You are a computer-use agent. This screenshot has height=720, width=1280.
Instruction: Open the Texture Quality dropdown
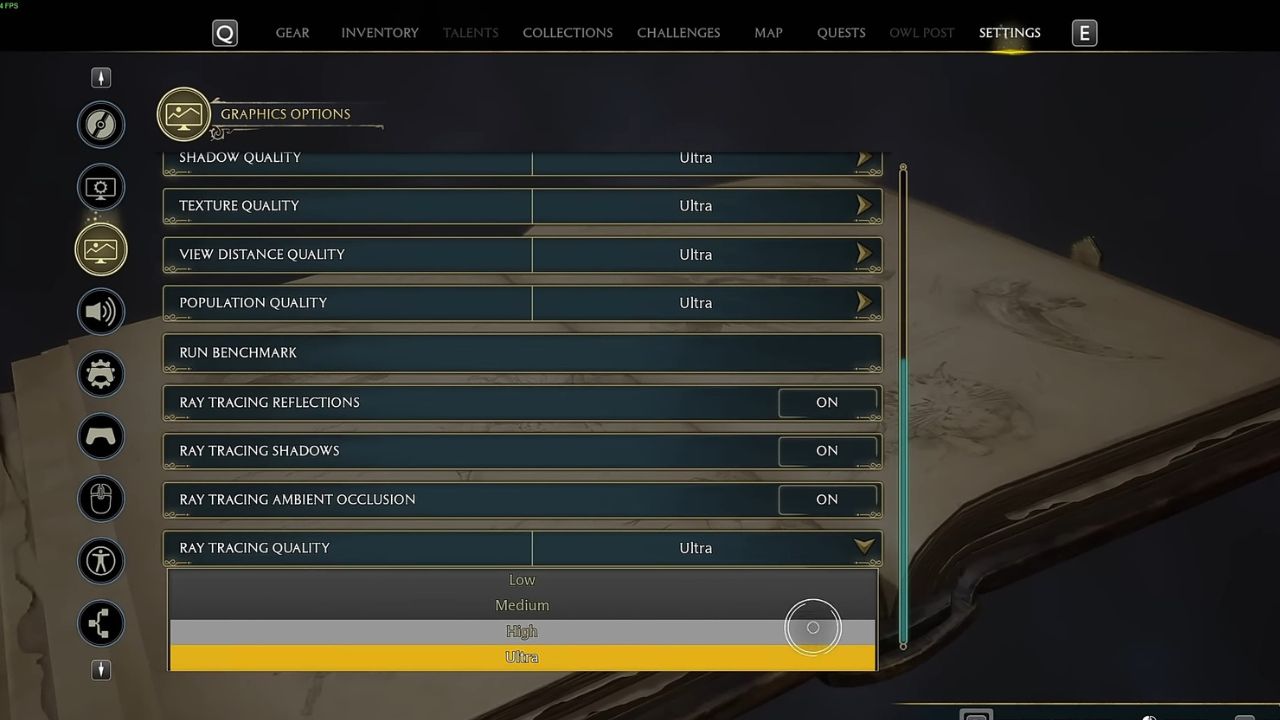tap(863, 206)
